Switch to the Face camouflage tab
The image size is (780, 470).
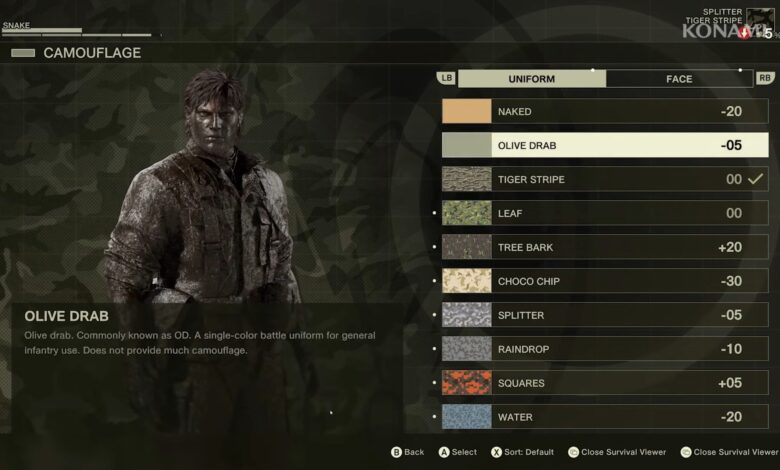point(679,79)
